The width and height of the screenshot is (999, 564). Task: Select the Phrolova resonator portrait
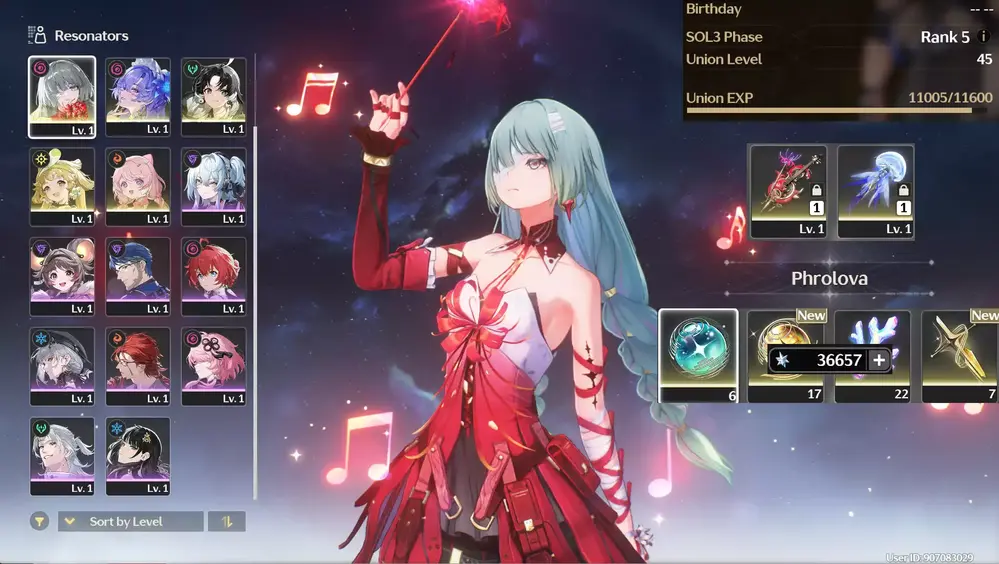62,96
